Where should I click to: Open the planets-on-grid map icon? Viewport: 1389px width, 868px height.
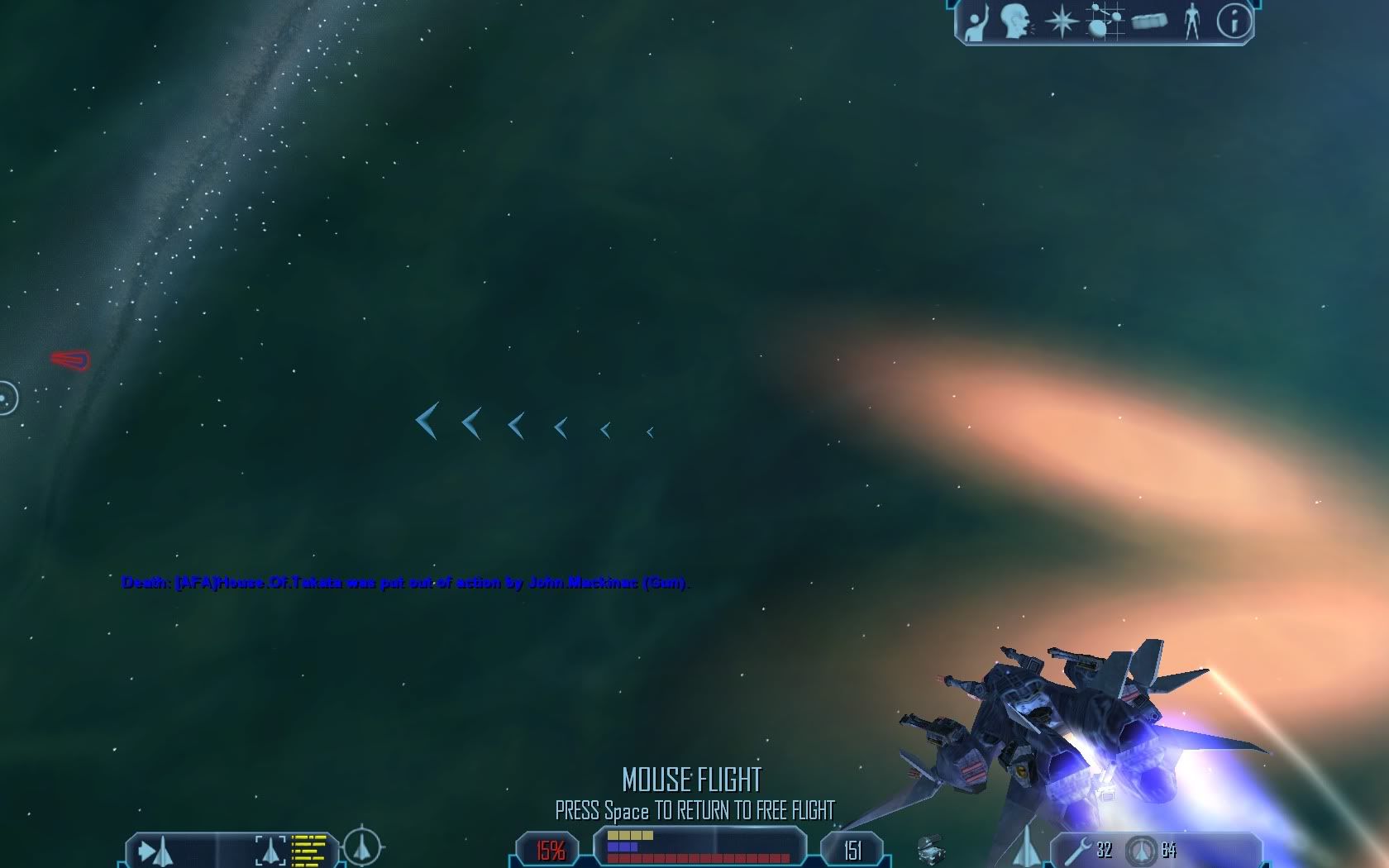point(1105,21)
